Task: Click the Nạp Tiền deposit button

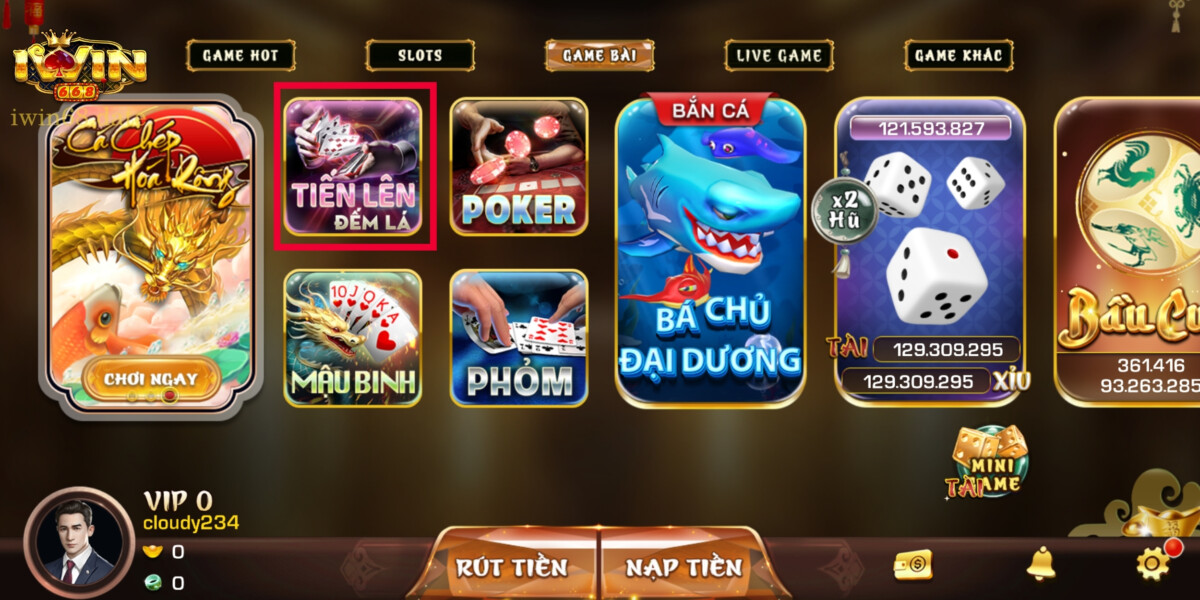Action: (x=684, y=567)
